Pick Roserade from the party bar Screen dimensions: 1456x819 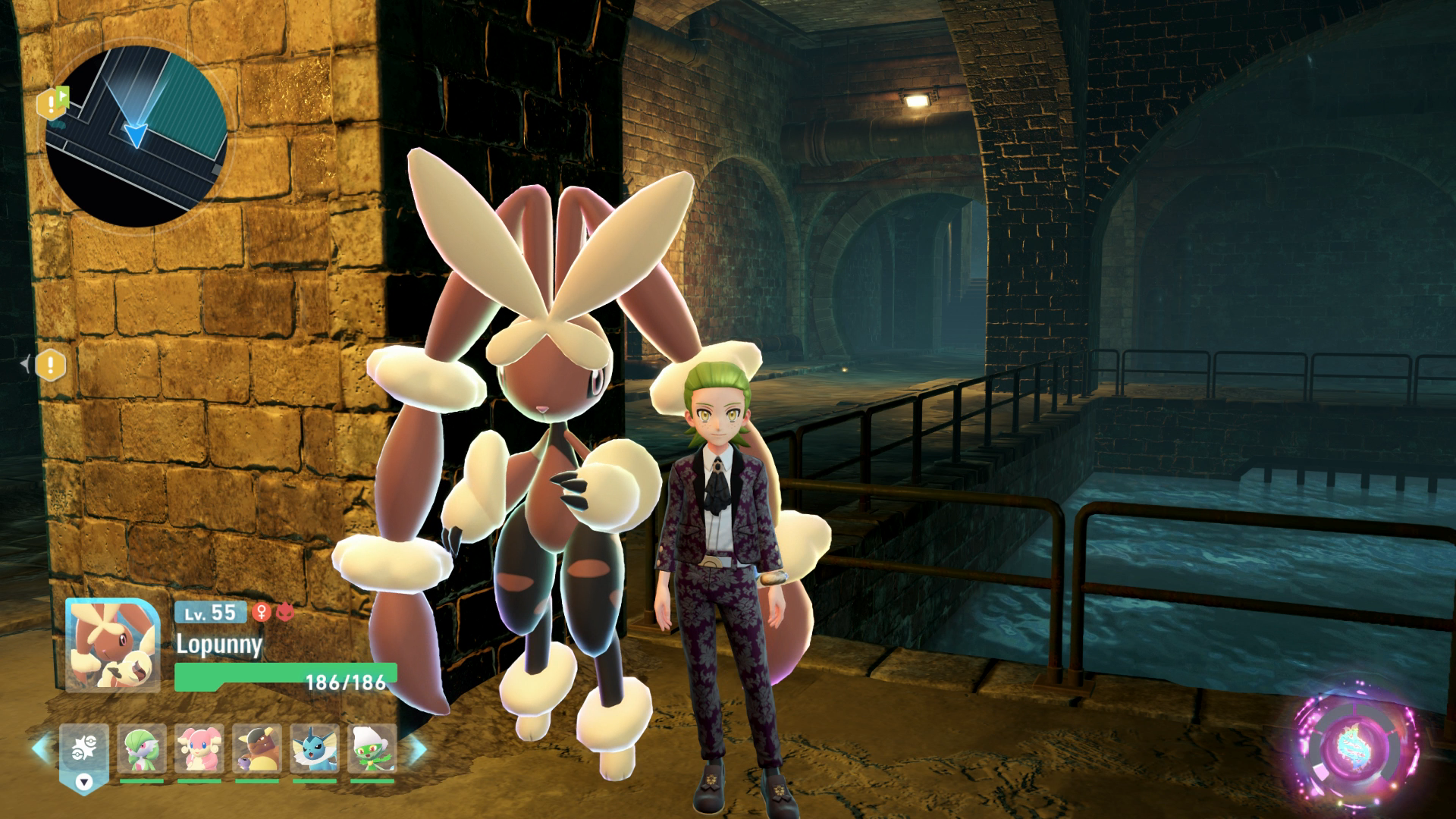click(x=372, y=749)
